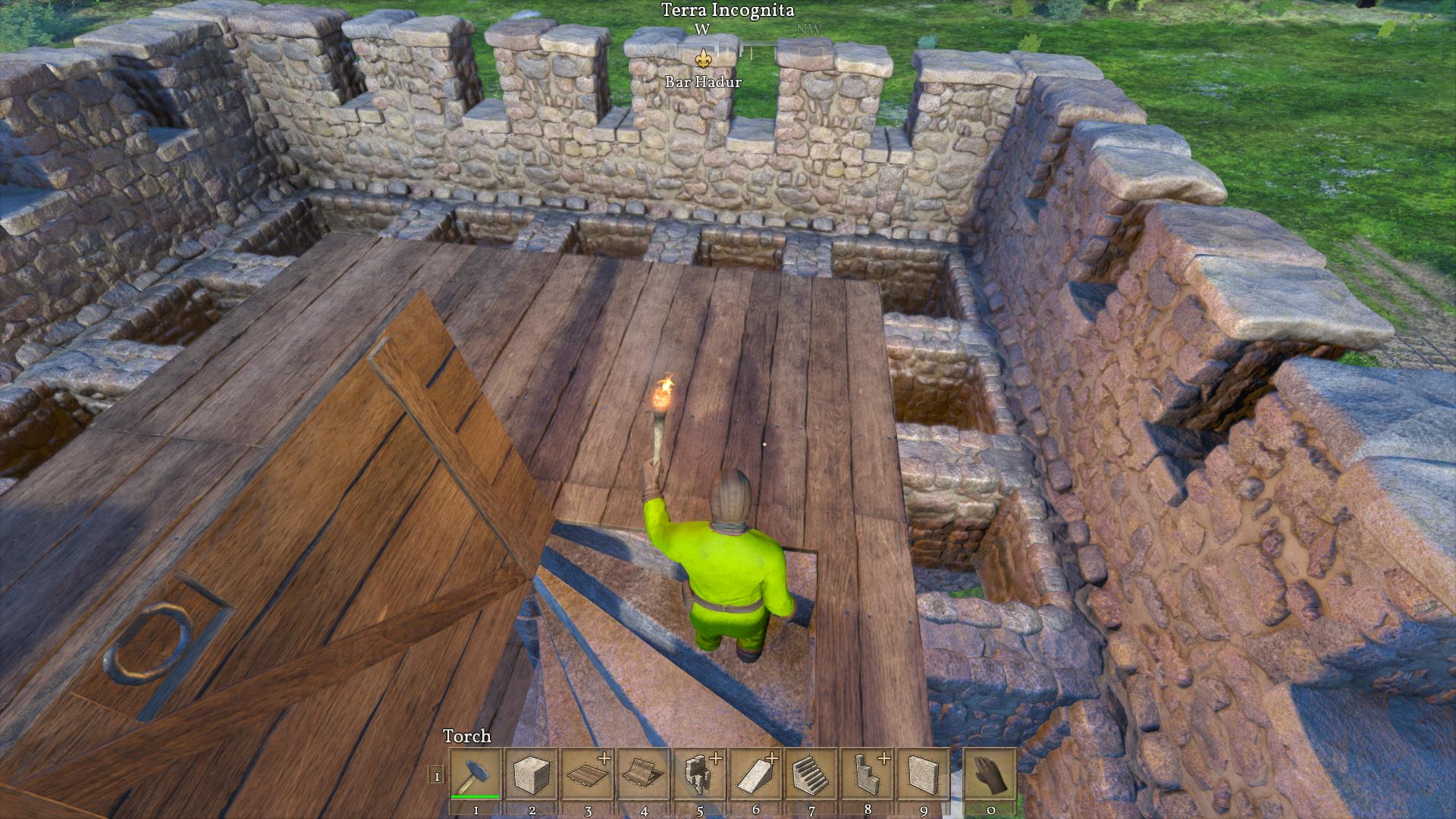Choose the stone ramp slope slot
Screen dimensions: 1456x819
point(756,773)
